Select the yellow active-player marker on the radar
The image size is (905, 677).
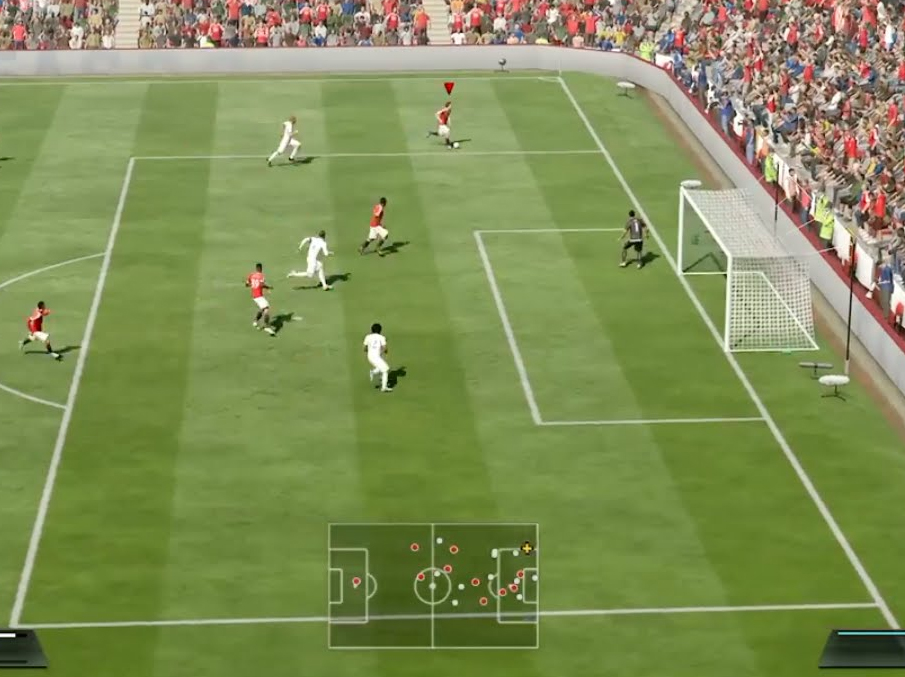(x=527, y=548)
